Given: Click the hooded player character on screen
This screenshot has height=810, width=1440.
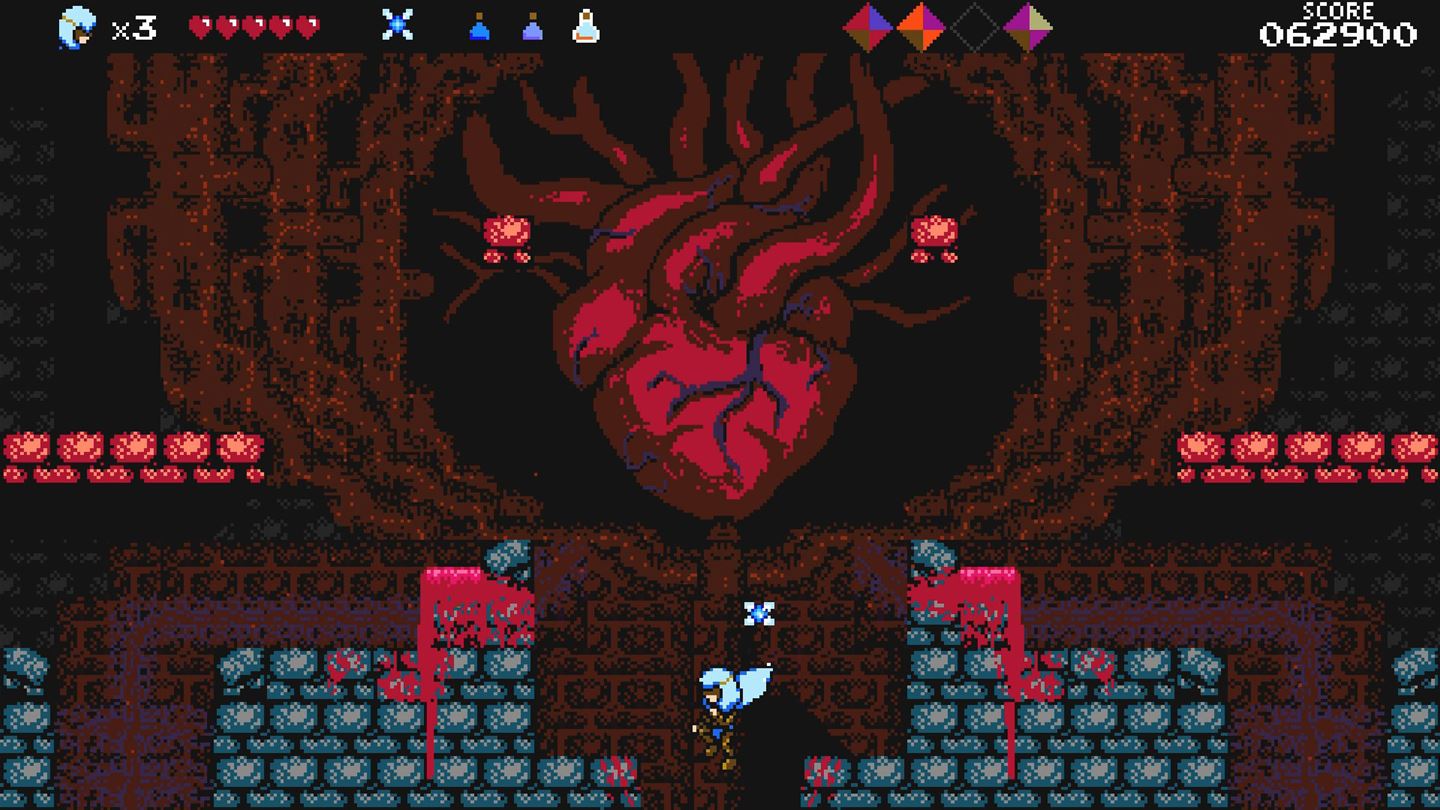Looking at the screenshot, I should pos(722,700).
